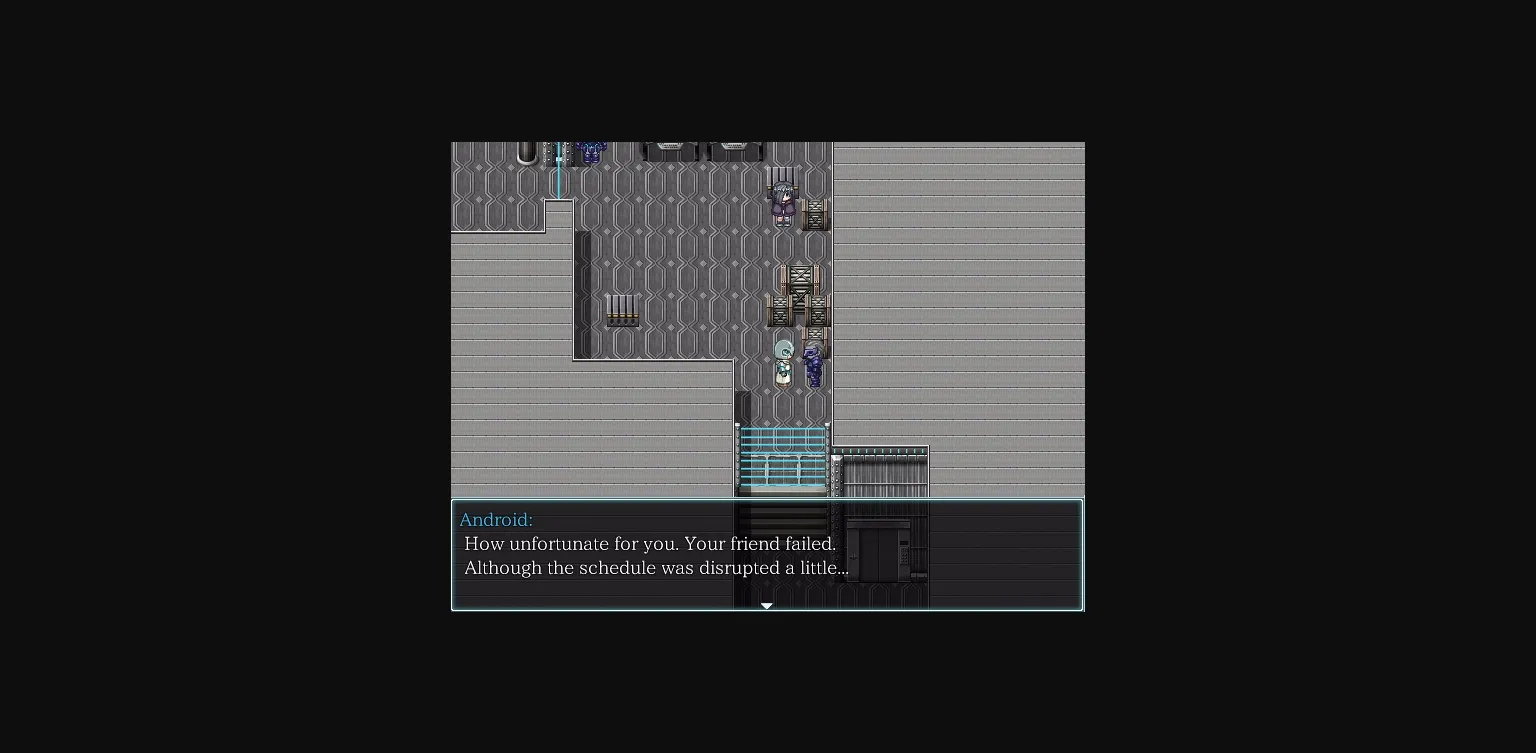The height and width of the screenshot is (753, 1536).
Task: Click the line reading Your friend failed
Action: [x=649, y=544]
